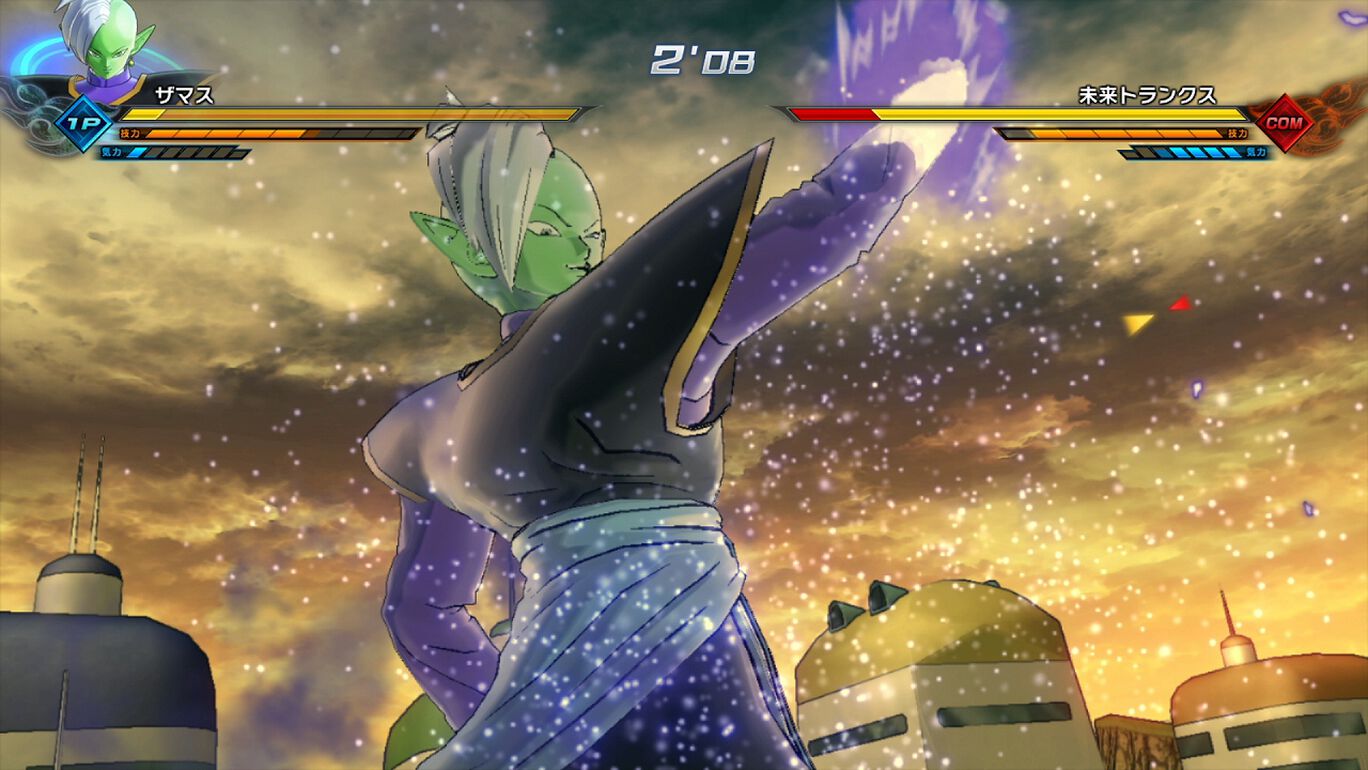
Task: Select the blue 1P player badge
Action: [x=84, y=124]
